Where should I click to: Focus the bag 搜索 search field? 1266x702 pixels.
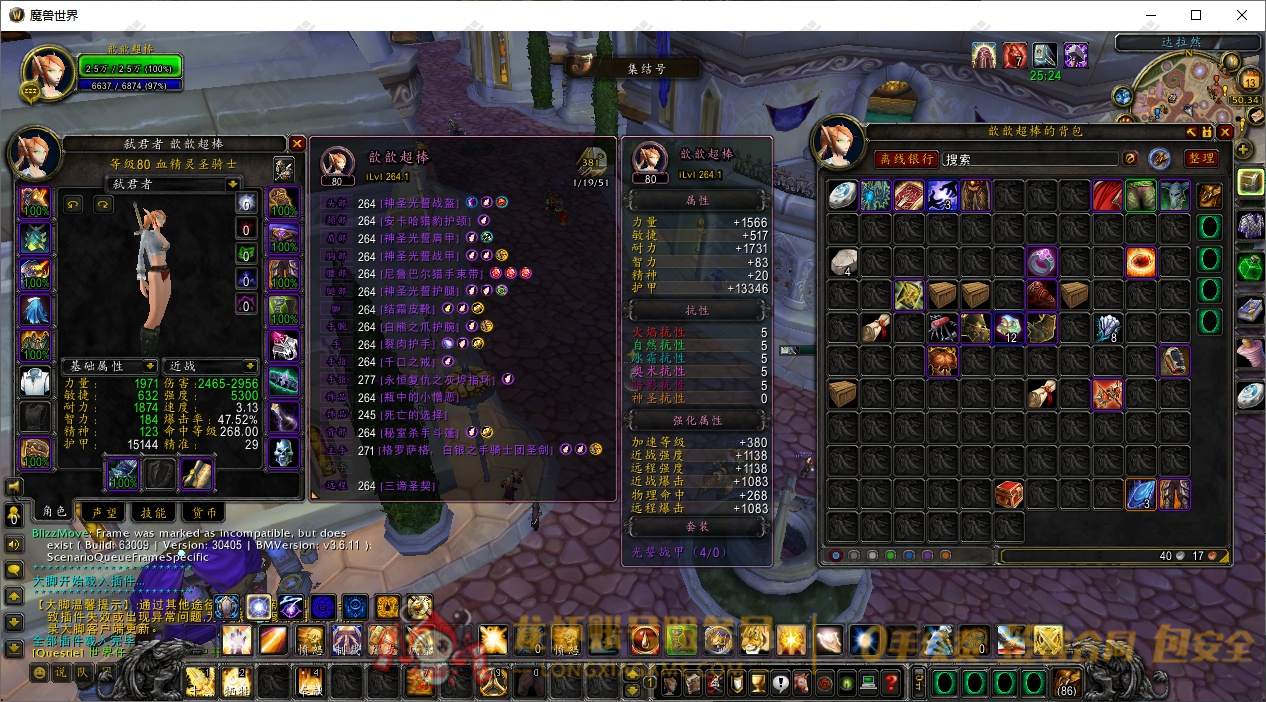tap(1030, 159)
